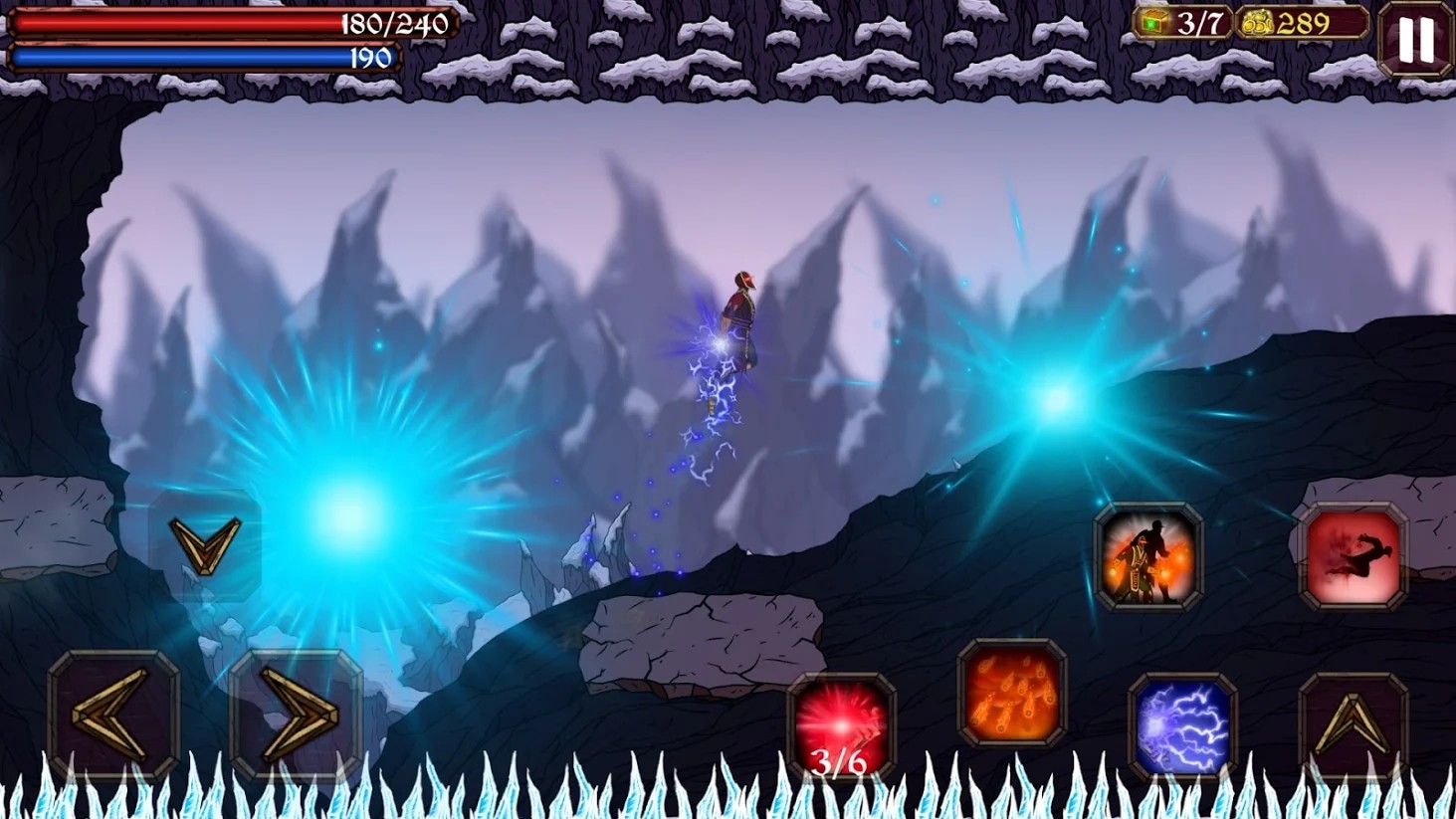Activate the blue lightning spell

(1182, 726)
